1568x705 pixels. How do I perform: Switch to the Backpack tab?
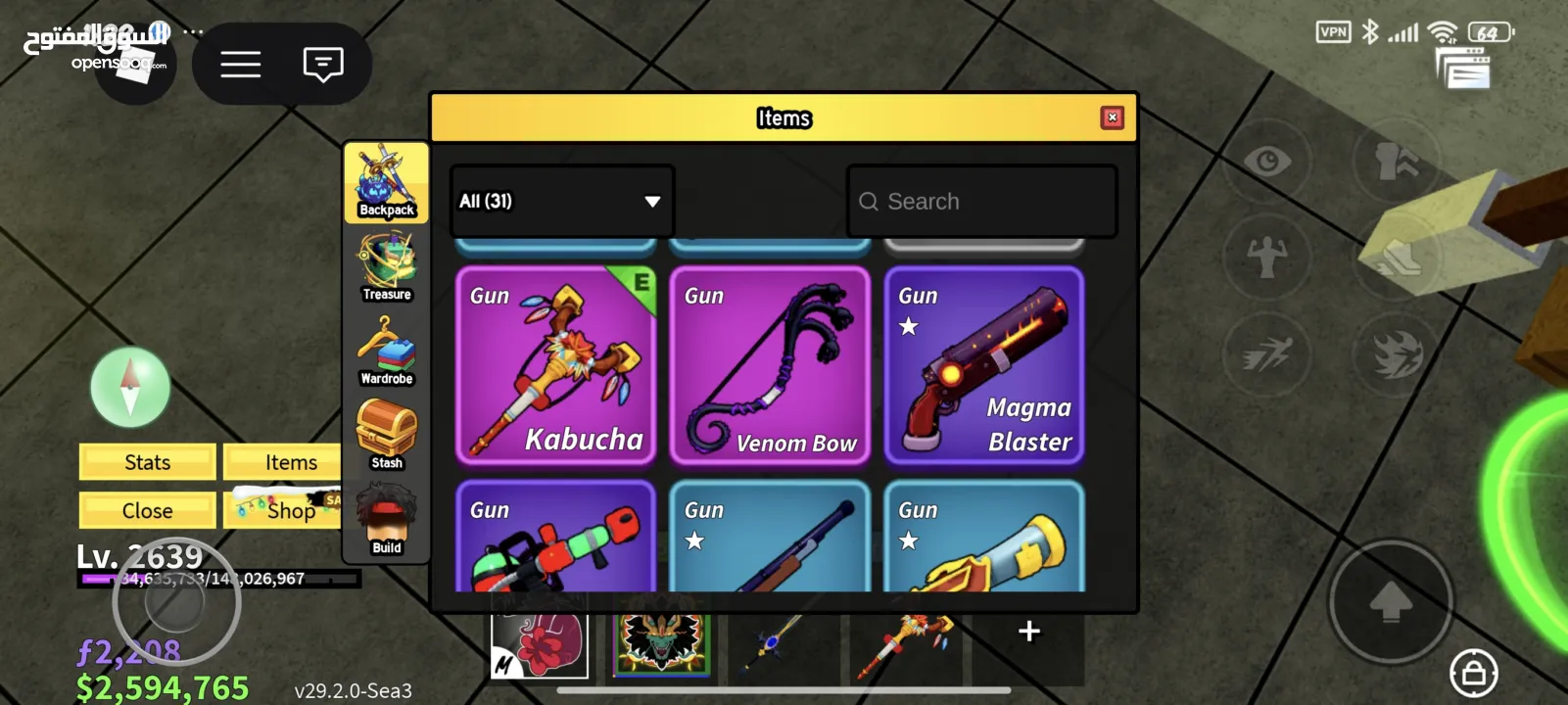point(387,183)
